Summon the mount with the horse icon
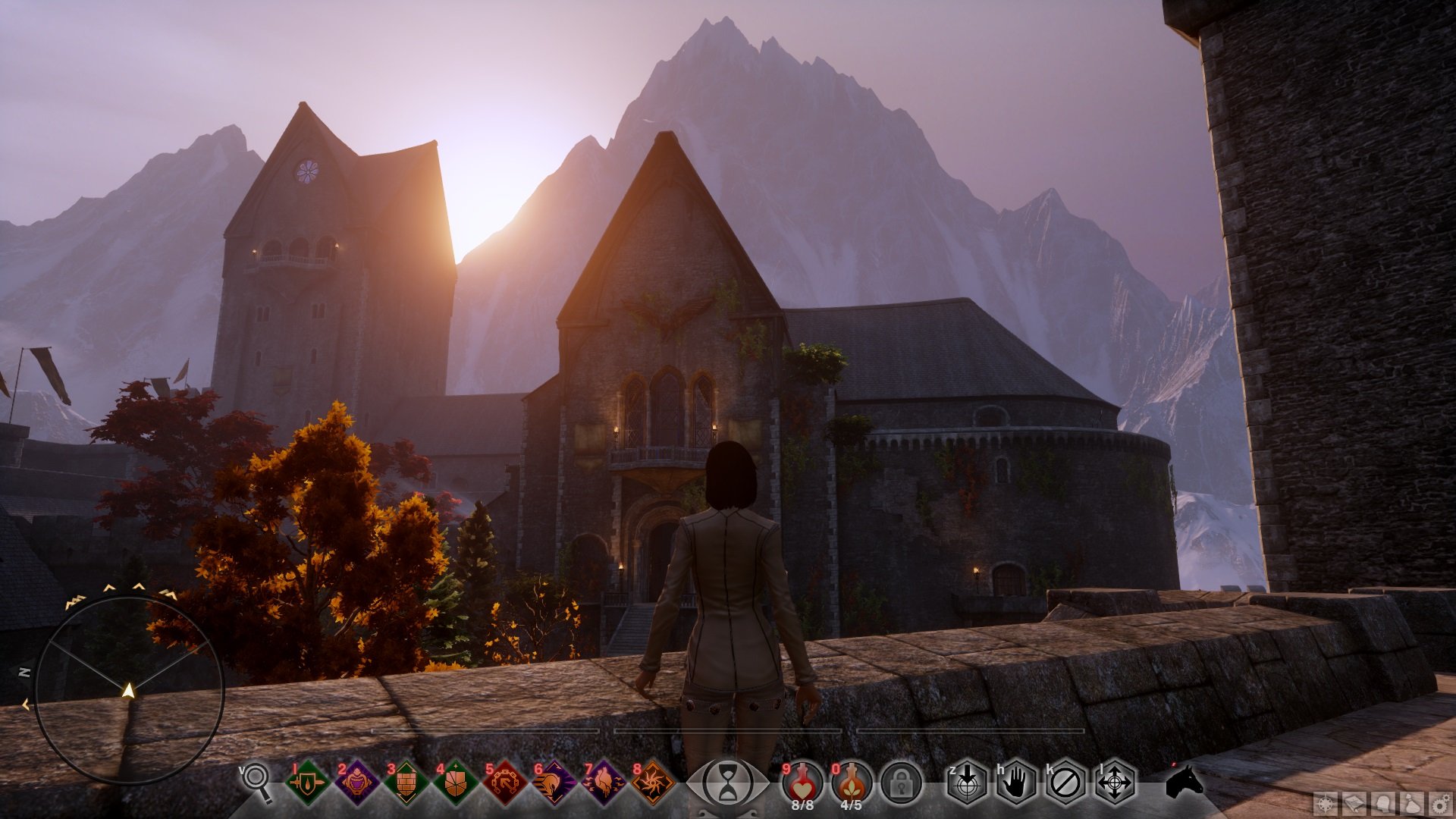 click(x=1184, y=781)
